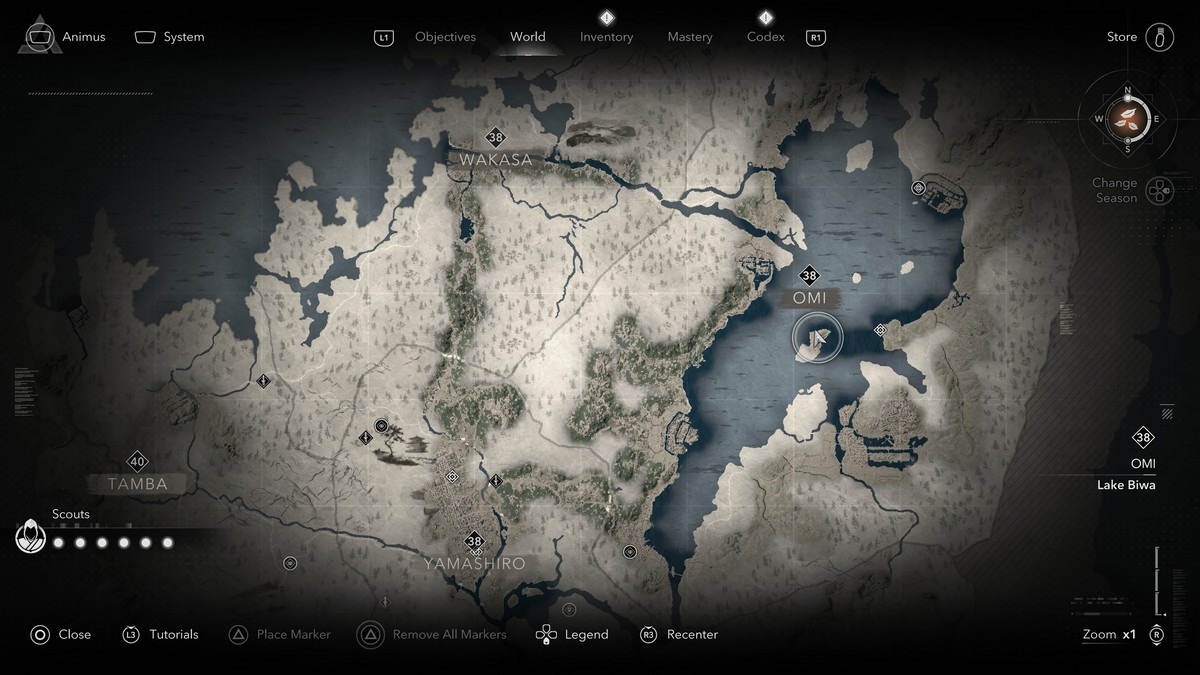Click the player location marker on Lake Biwa

pyautogui.click(x=817, y=338)
